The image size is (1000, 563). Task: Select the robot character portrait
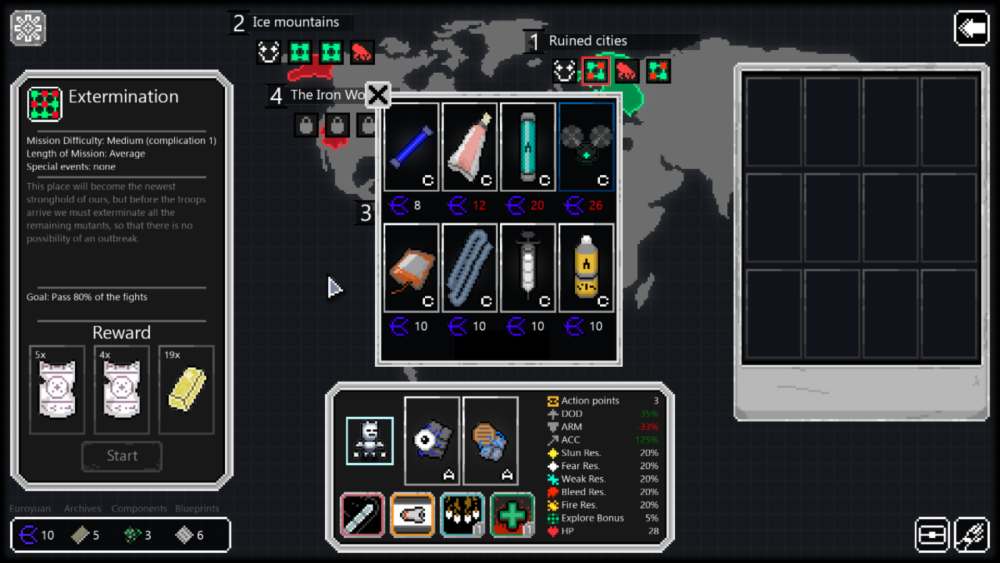pyautogui.click(x=369, y=440)
